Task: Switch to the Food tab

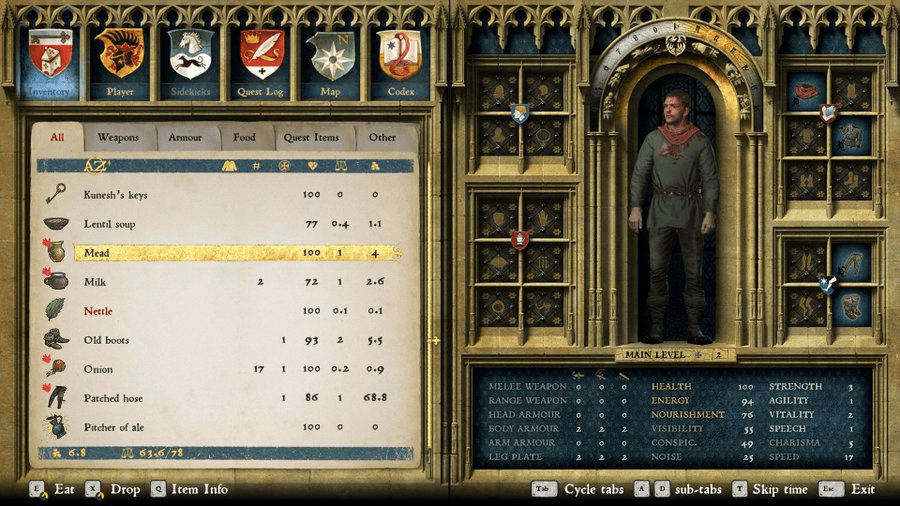Action: pos(244,137)
